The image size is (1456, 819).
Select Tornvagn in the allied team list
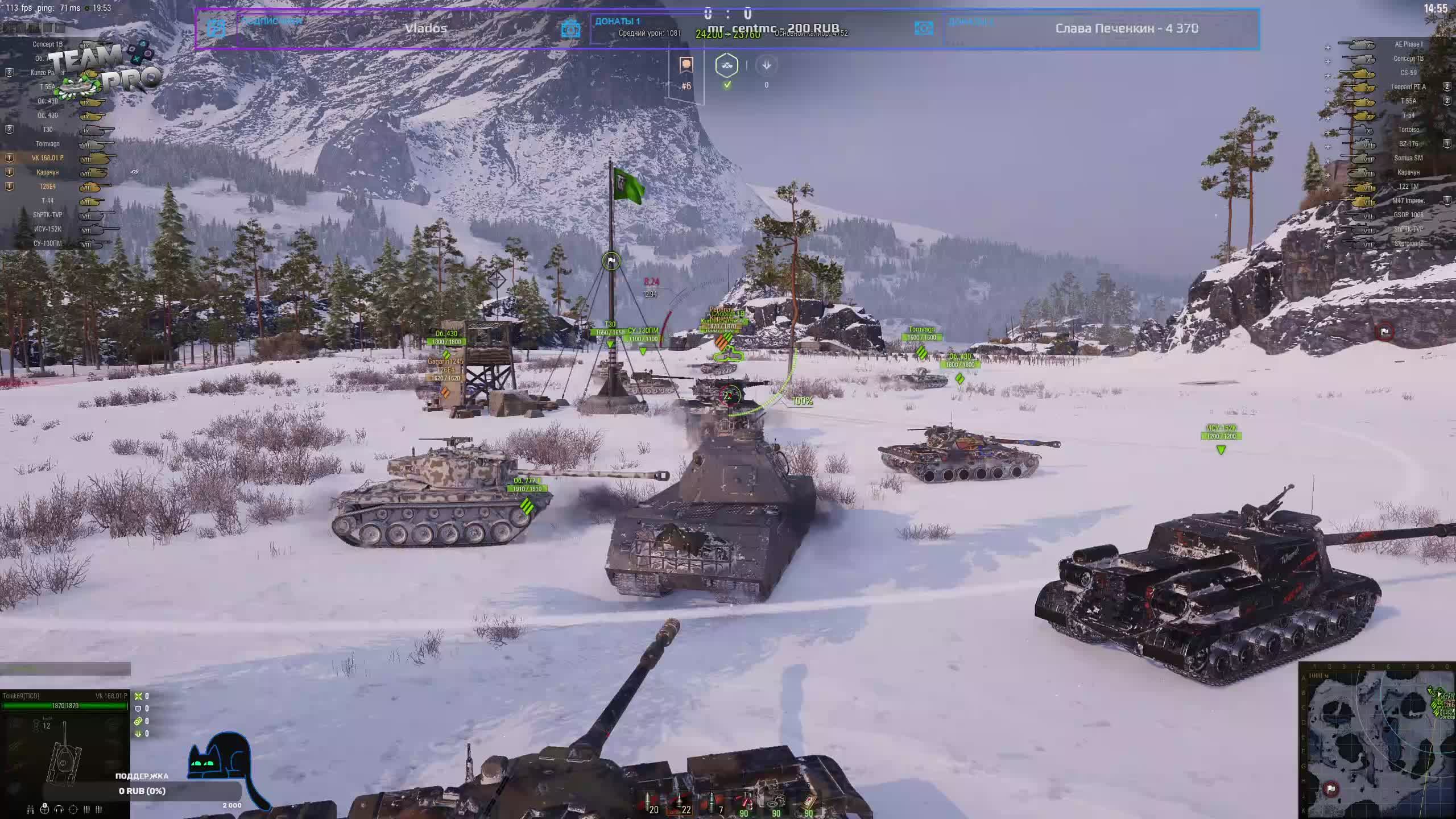click(48, 144)
